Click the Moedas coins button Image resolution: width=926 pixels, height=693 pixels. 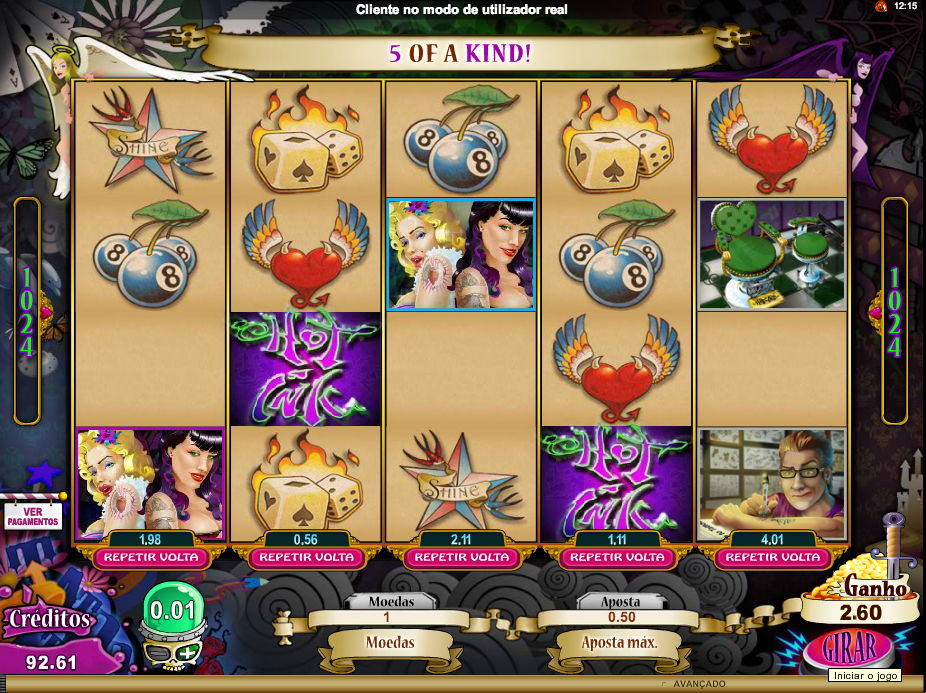click(x=389, y=642)
